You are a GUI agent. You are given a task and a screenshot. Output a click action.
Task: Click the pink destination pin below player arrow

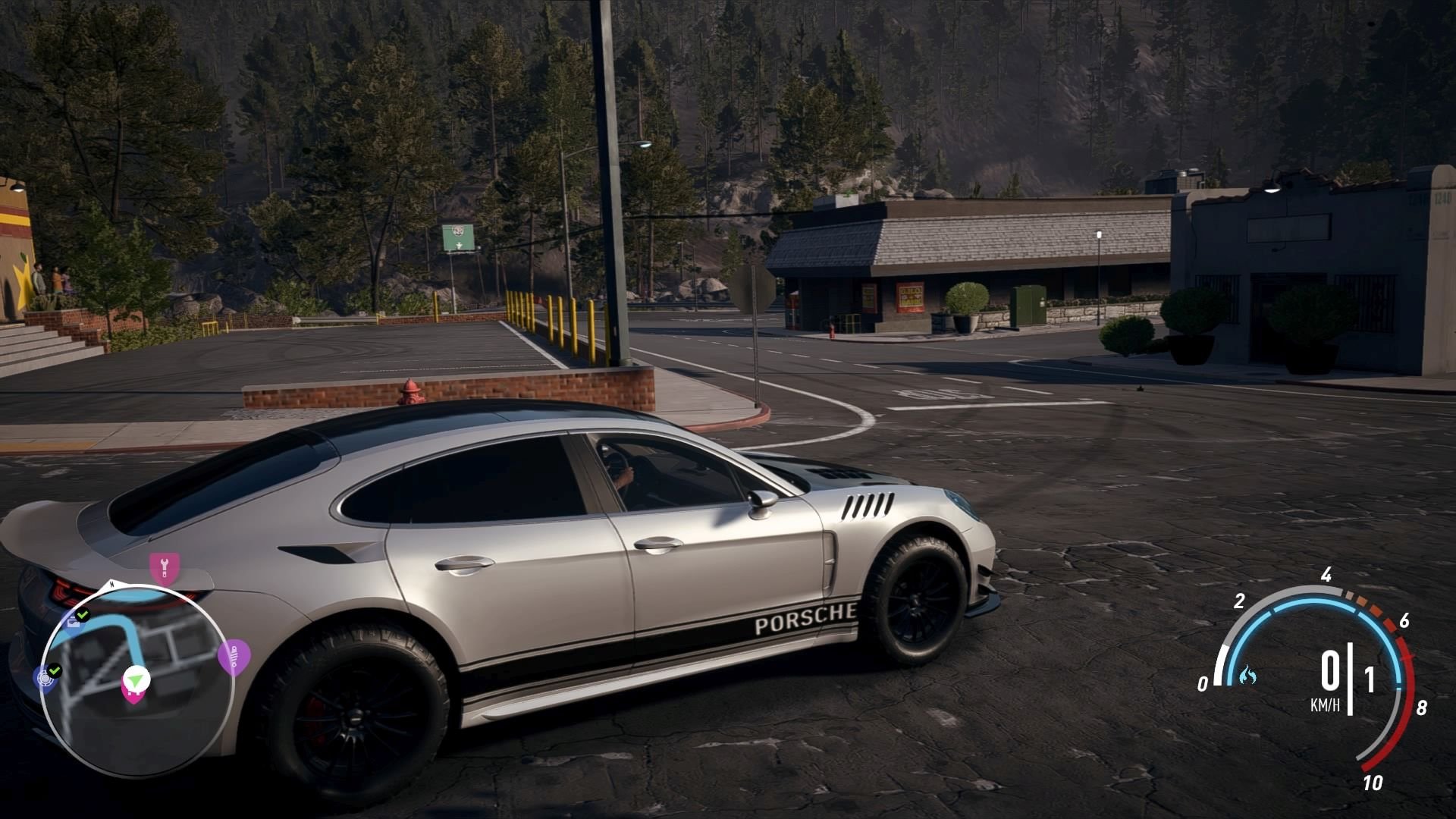[x=134, y=697]
